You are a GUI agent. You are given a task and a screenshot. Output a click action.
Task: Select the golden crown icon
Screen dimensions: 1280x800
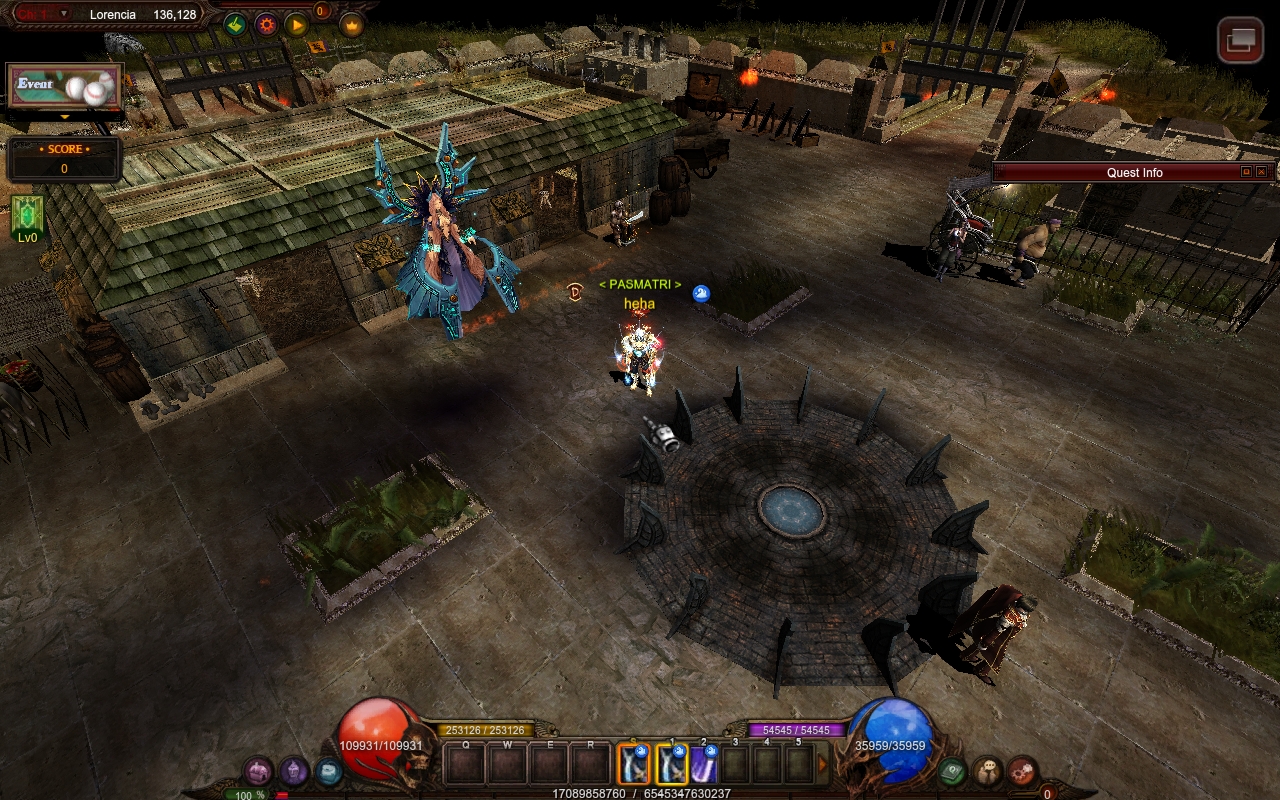tap(351, 25)
